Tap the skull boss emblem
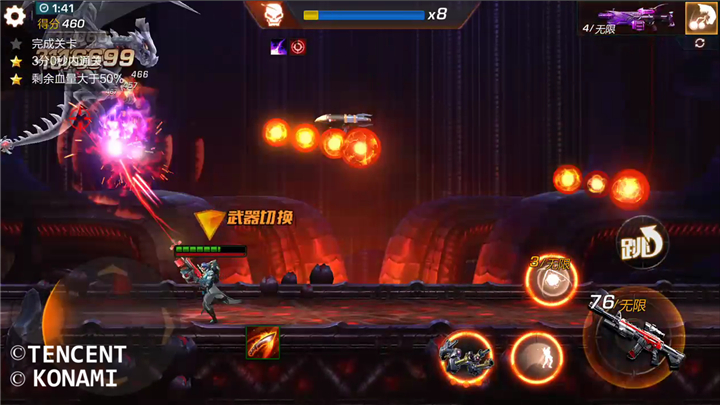 pos(272,15)
